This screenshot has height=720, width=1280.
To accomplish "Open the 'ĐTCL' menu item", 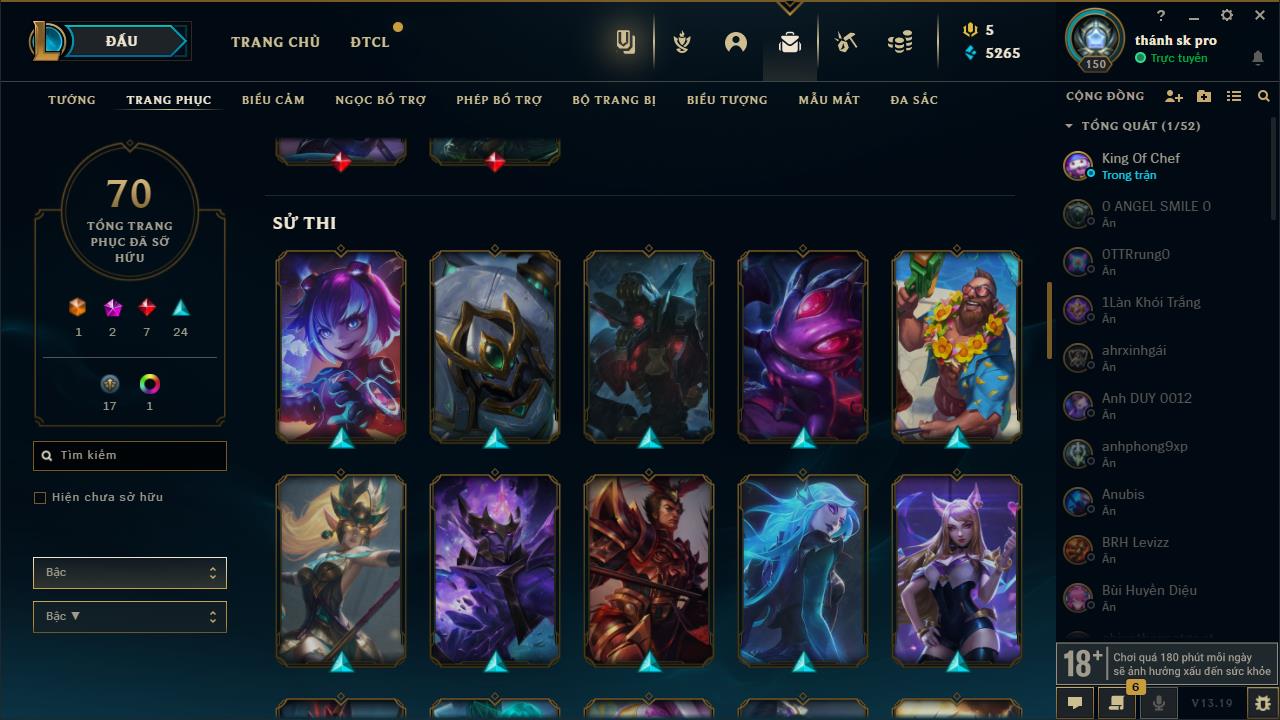I will click(x=369, y=42).
